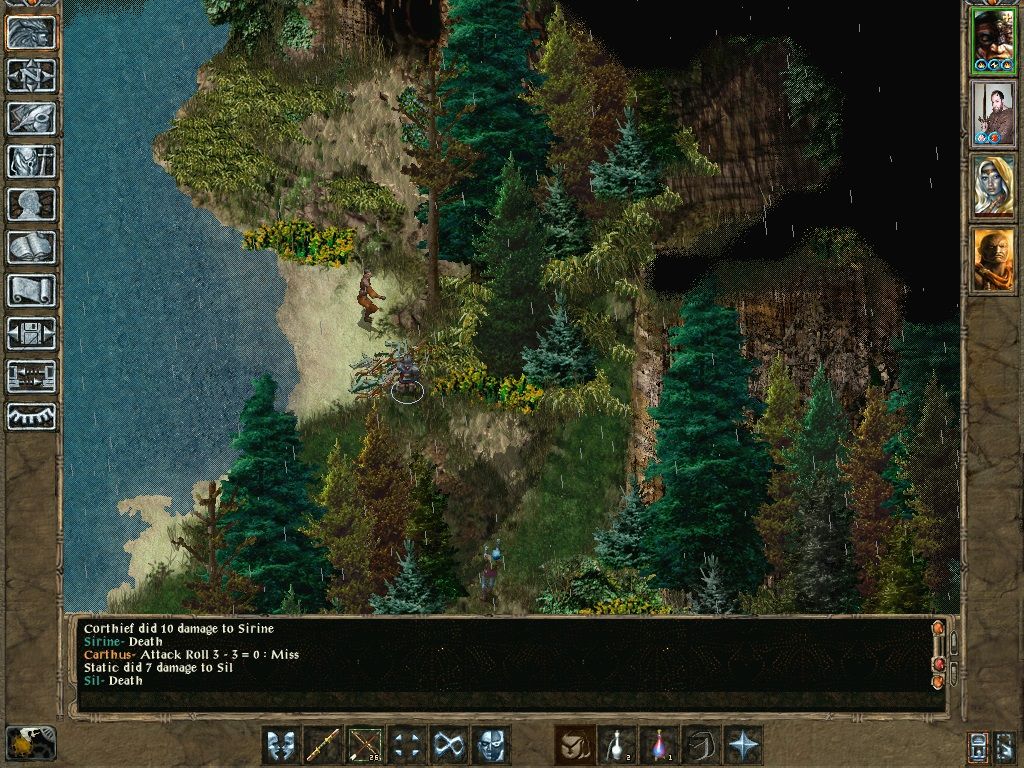The width and height of the screenshot is (1024, 768).
Task: Pick the orange-hooded character portrait
Action: 993,260
